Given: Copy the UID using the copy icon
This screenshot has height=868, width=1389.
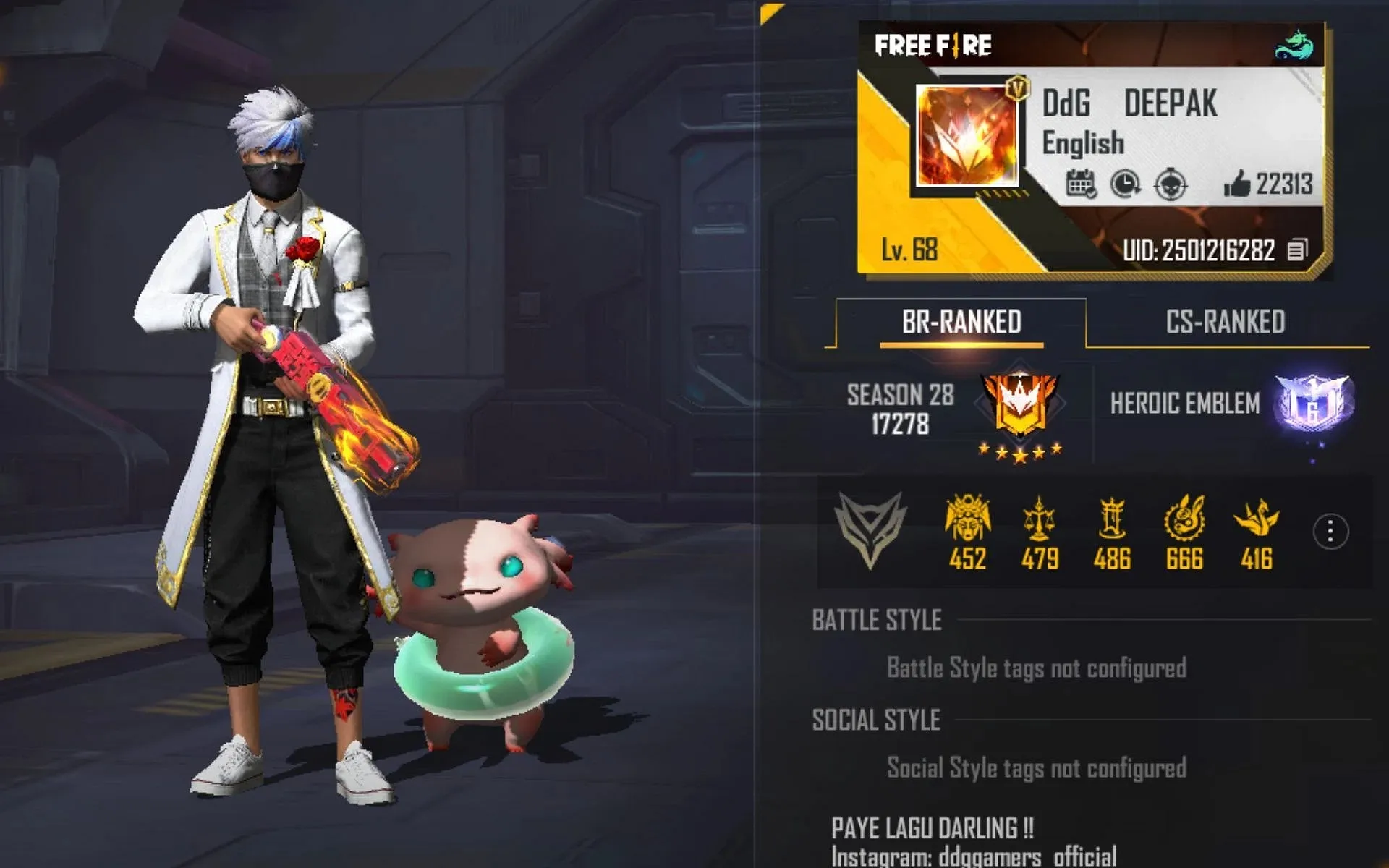Looking at the screenshot, I should click(x=1297, y=250).
